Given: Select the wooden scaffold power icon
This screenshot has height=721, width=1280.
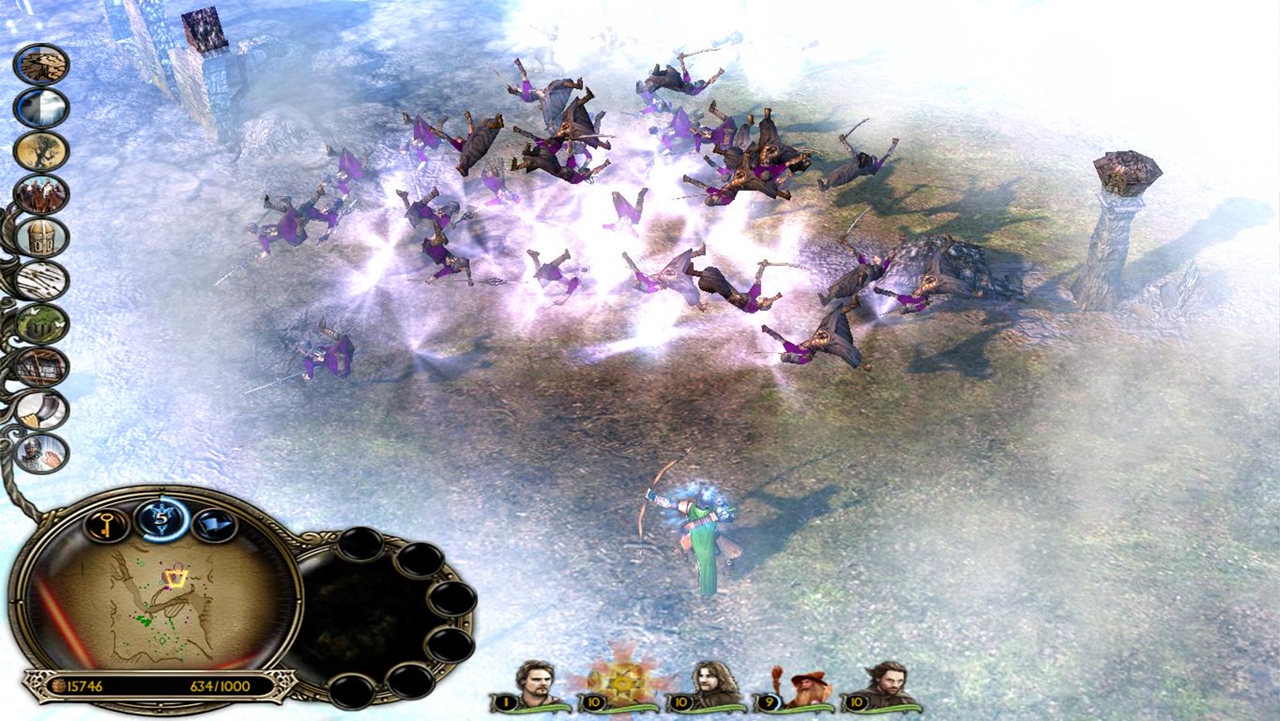Looking at the screenshot, I should point(41,367).
